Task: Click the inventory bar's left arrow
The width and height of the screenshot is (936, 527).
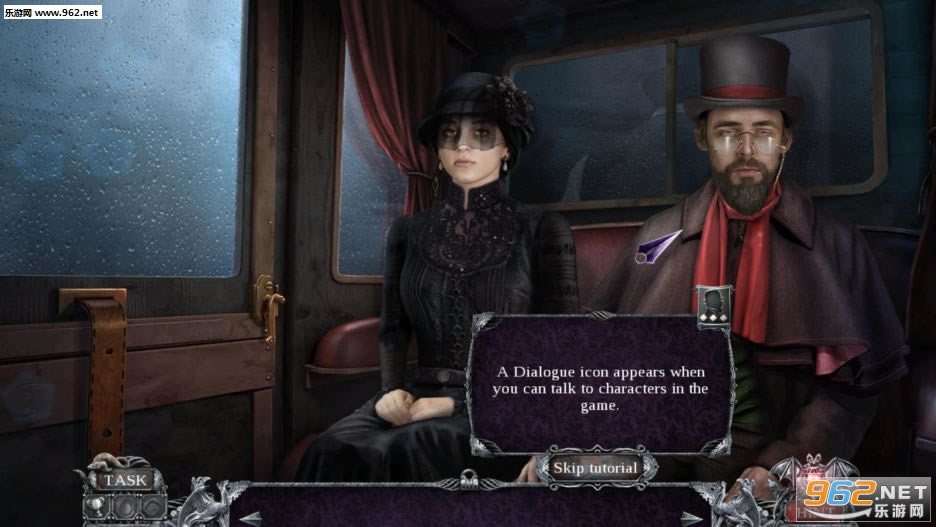Action: pyautogui.click(x=249, y=516)
